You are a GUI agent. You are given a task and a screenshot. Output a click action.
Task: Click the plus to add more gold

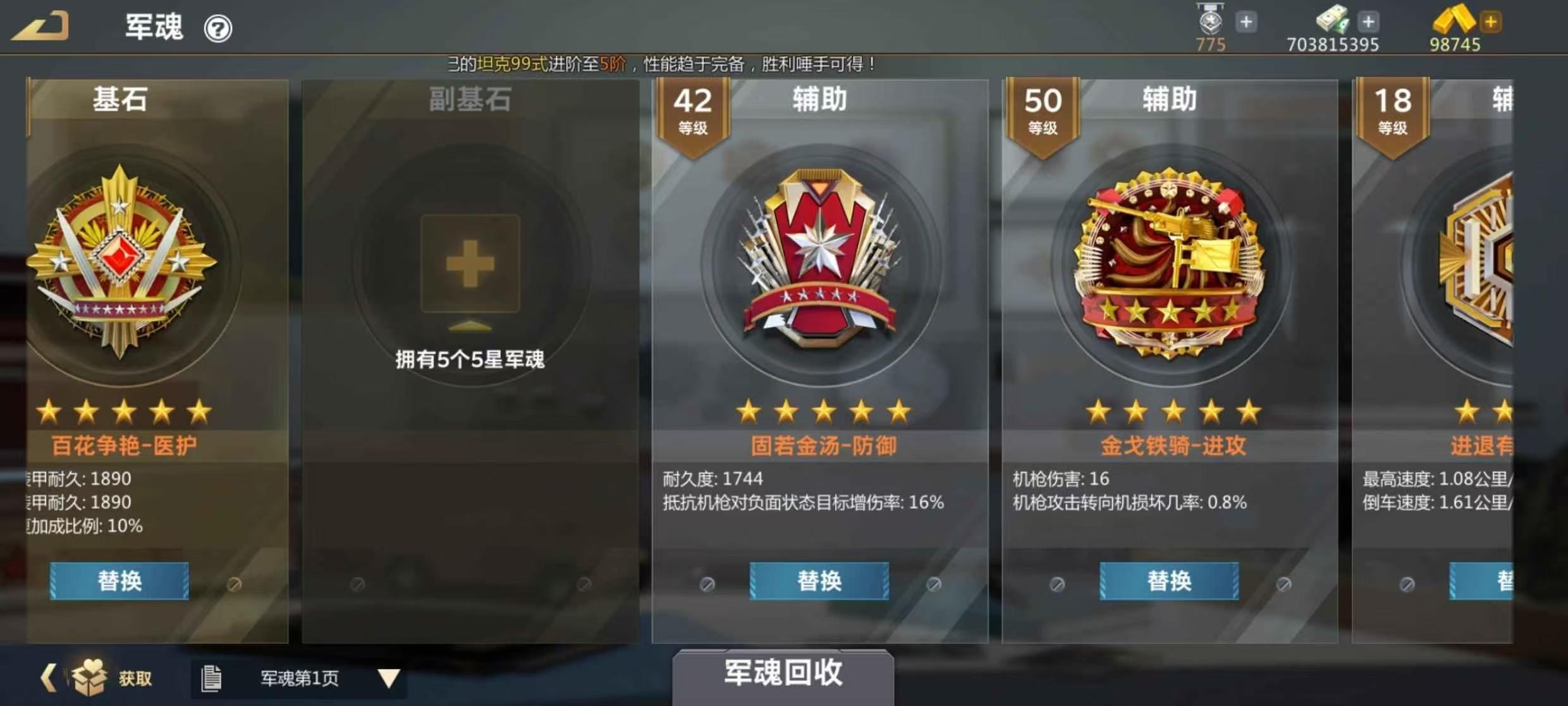[x=1491, y=21]
